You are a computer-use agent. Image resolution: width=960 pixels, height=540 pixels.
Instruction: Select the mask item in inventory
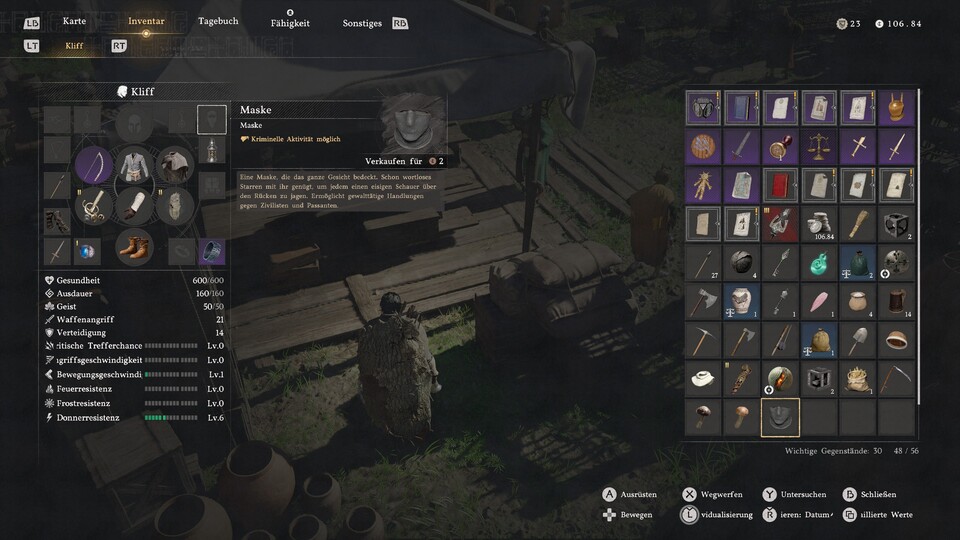tap(780, 417)
